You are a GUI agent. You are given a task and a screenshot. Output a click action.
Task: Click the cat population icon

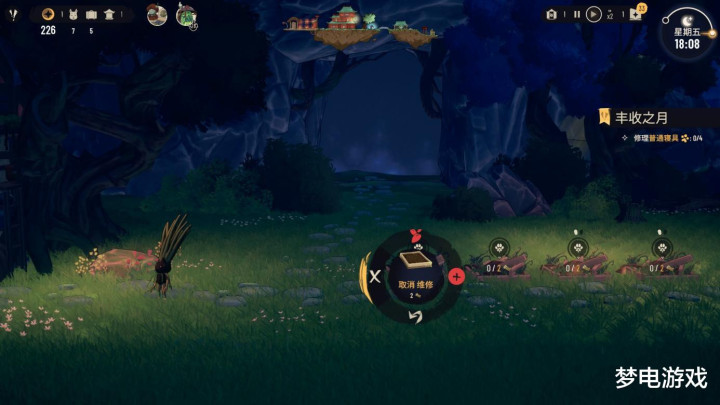pyautogui.click(x=71, y=14)
